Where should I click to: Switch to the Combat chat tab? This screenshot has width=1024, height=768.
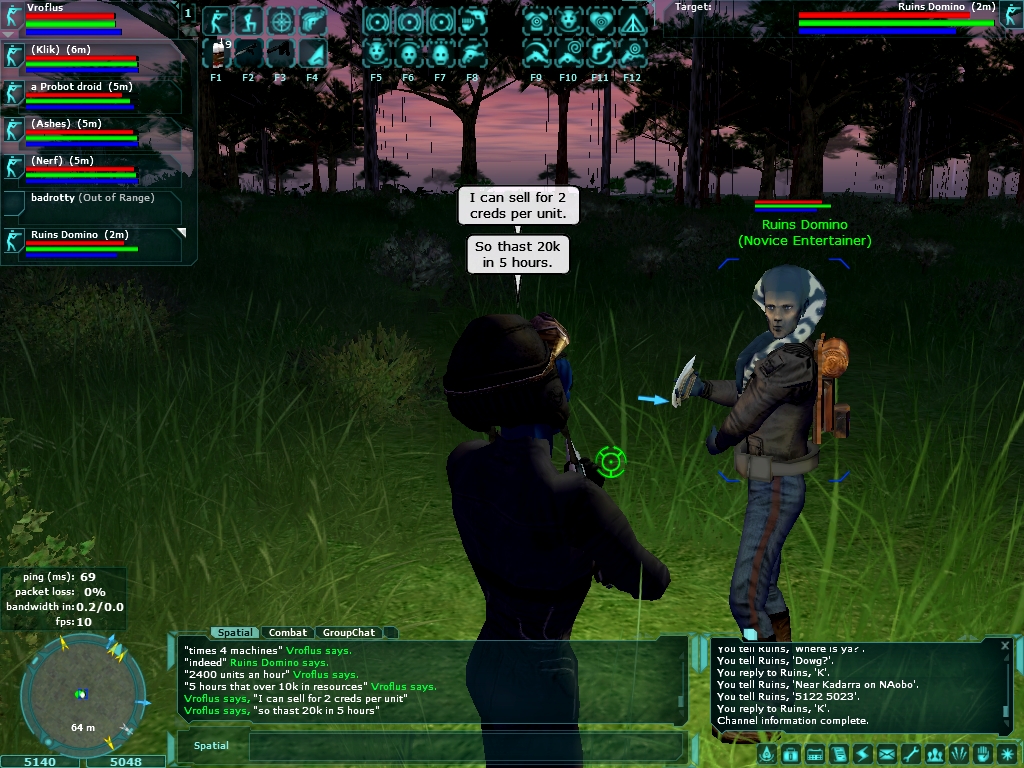pos(288,632)
